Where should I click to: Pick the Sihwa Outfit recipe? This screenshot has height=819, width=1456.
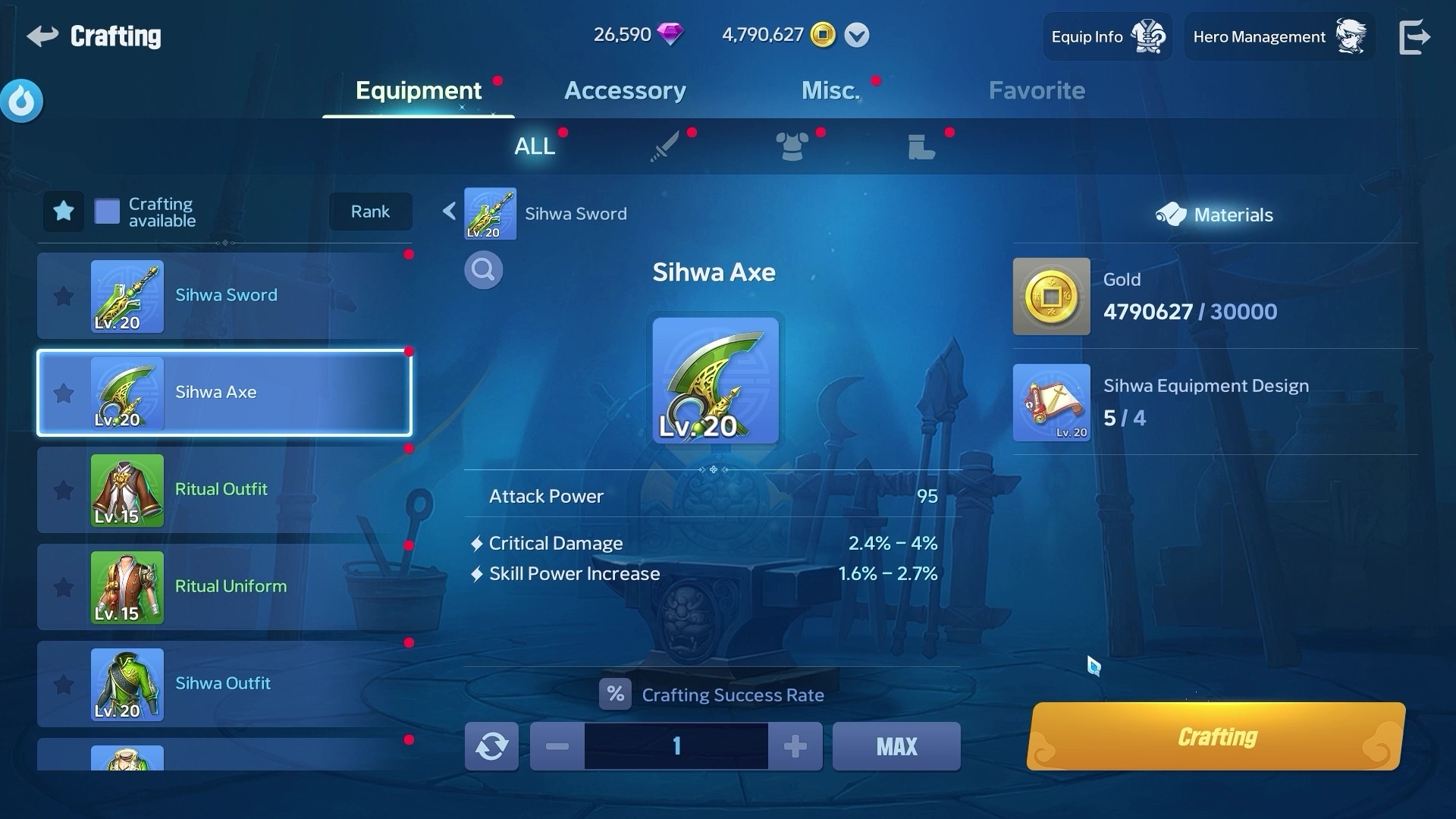224,684
